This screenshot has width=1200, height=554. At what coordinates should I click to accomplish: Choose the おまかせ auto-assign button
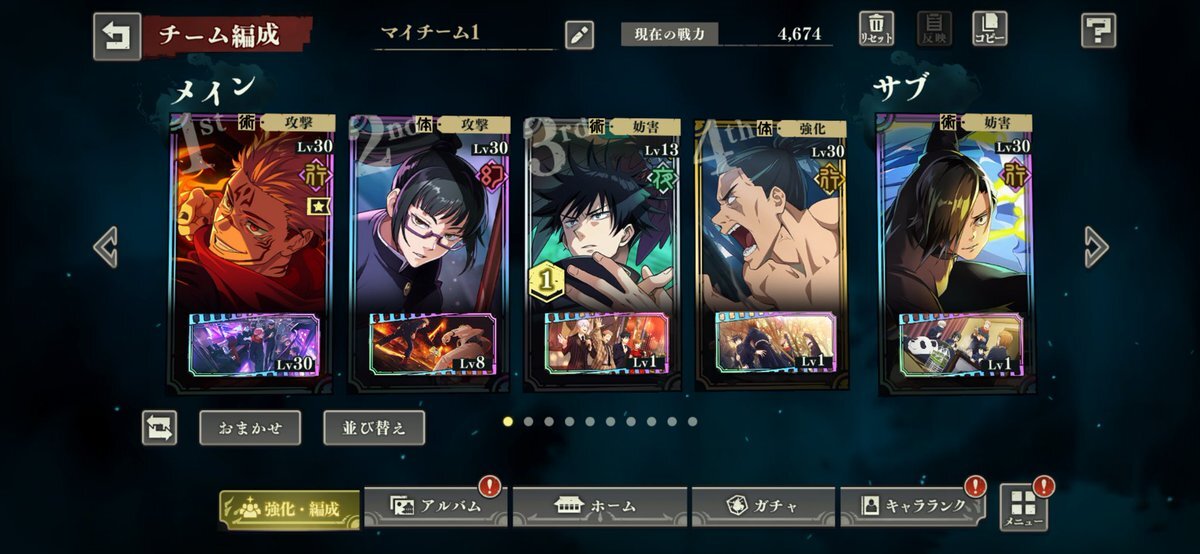[x=249, y=428]
